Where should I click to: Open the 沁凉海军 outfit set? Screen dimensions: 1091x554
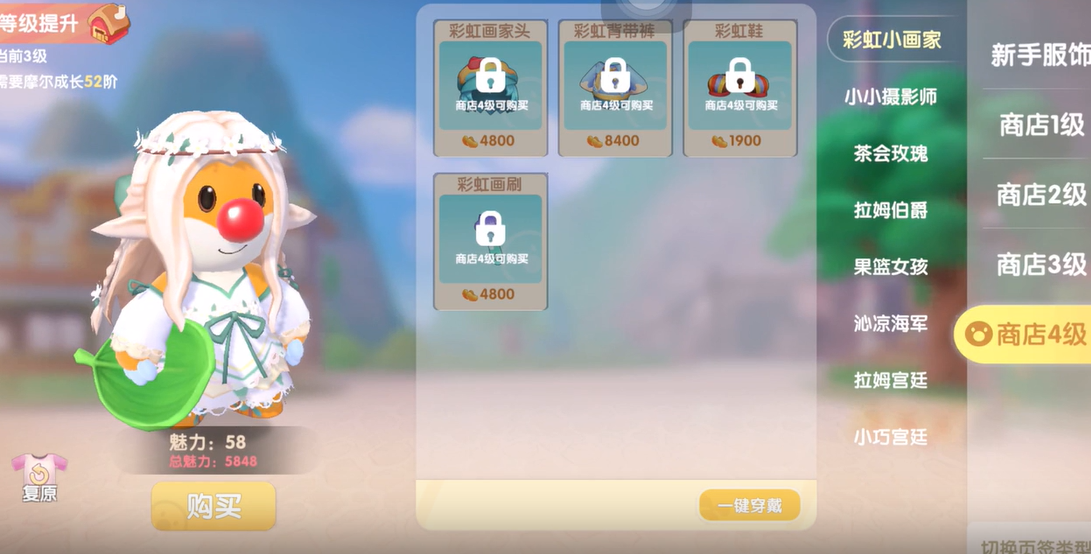[890, 324]
